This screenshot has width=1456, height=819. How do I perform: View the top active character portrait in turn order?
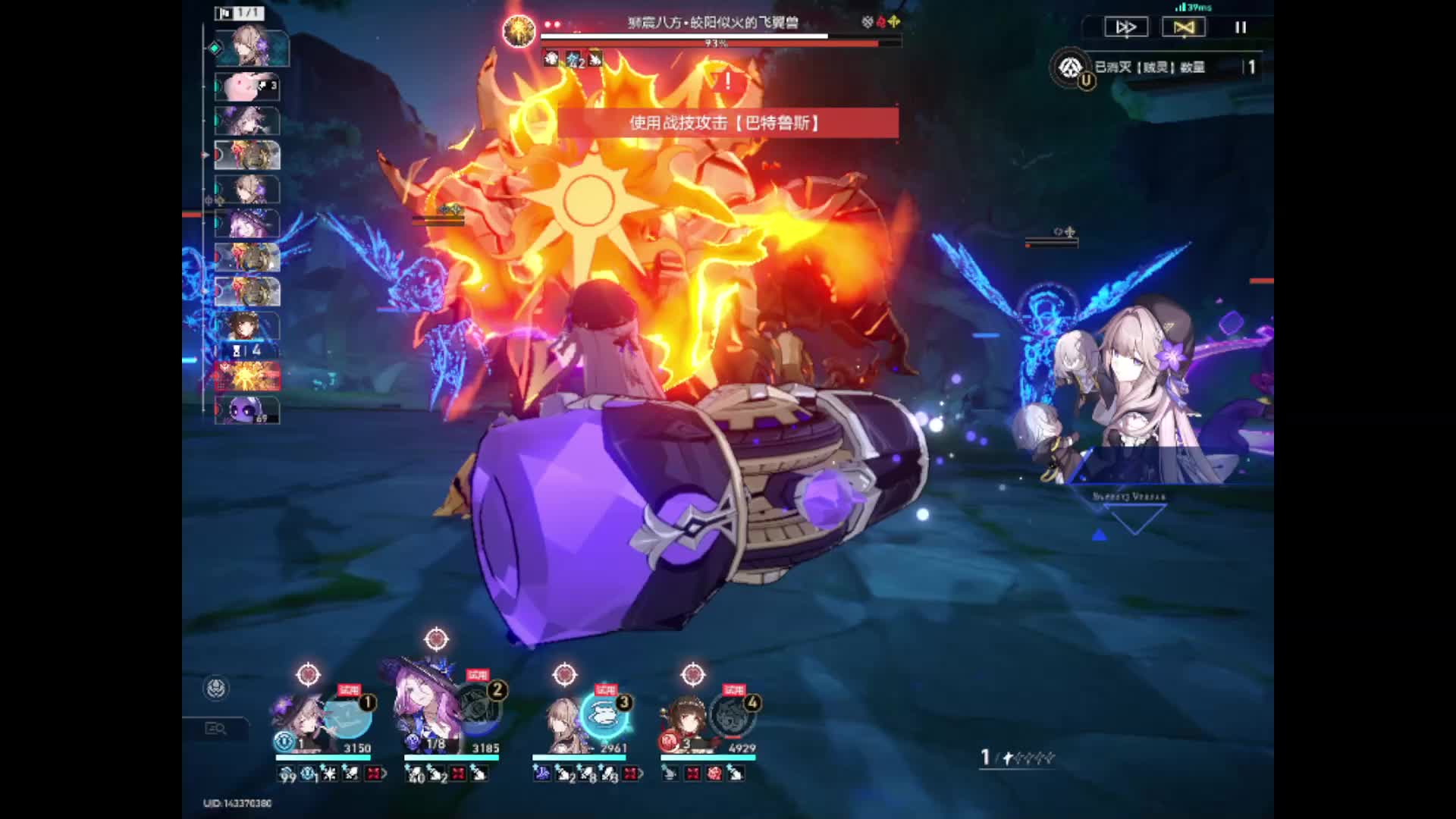tap(250, 48)
